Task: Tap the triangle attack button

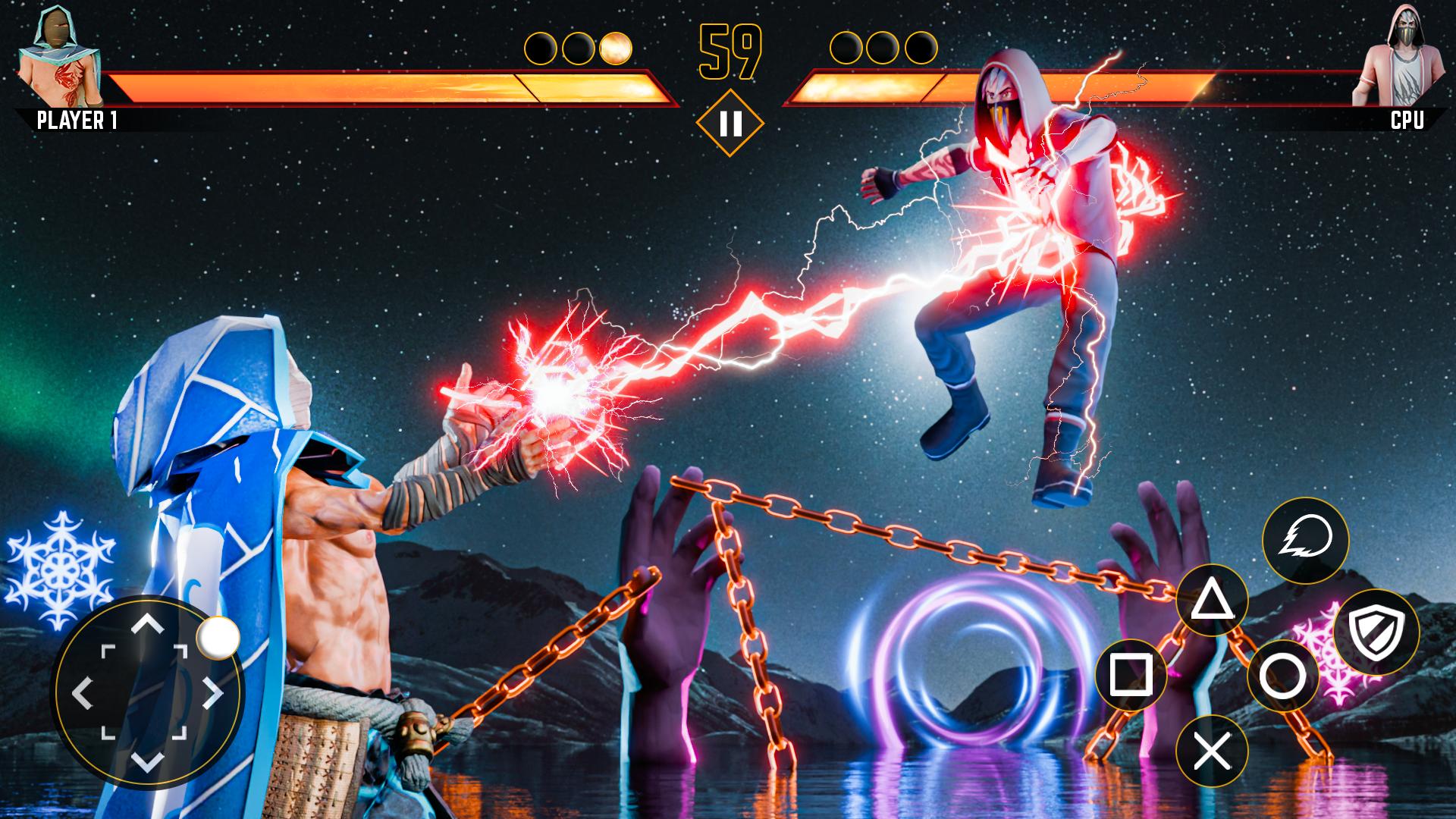Action: (1212, 601)
